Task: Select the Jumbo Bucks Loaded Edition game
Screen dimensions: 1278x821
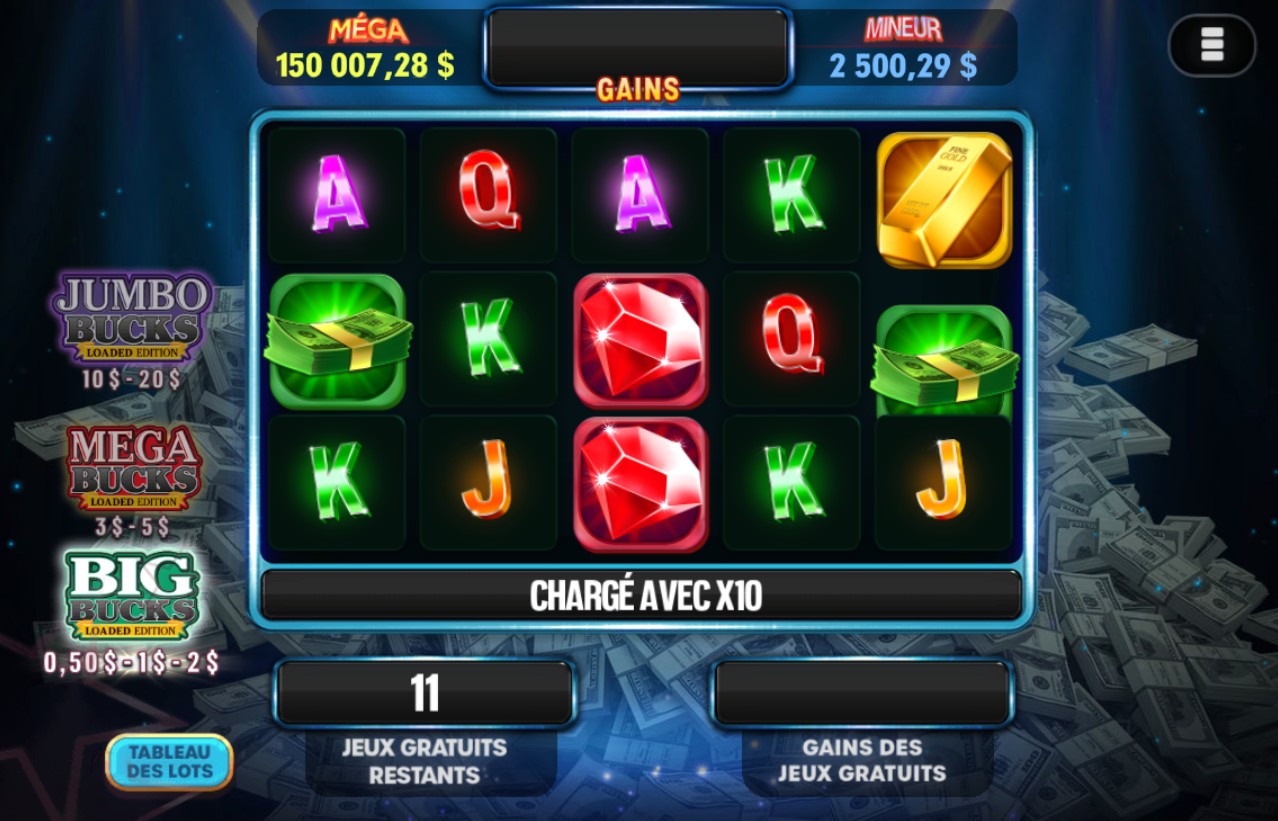Action: coord(133,318)
